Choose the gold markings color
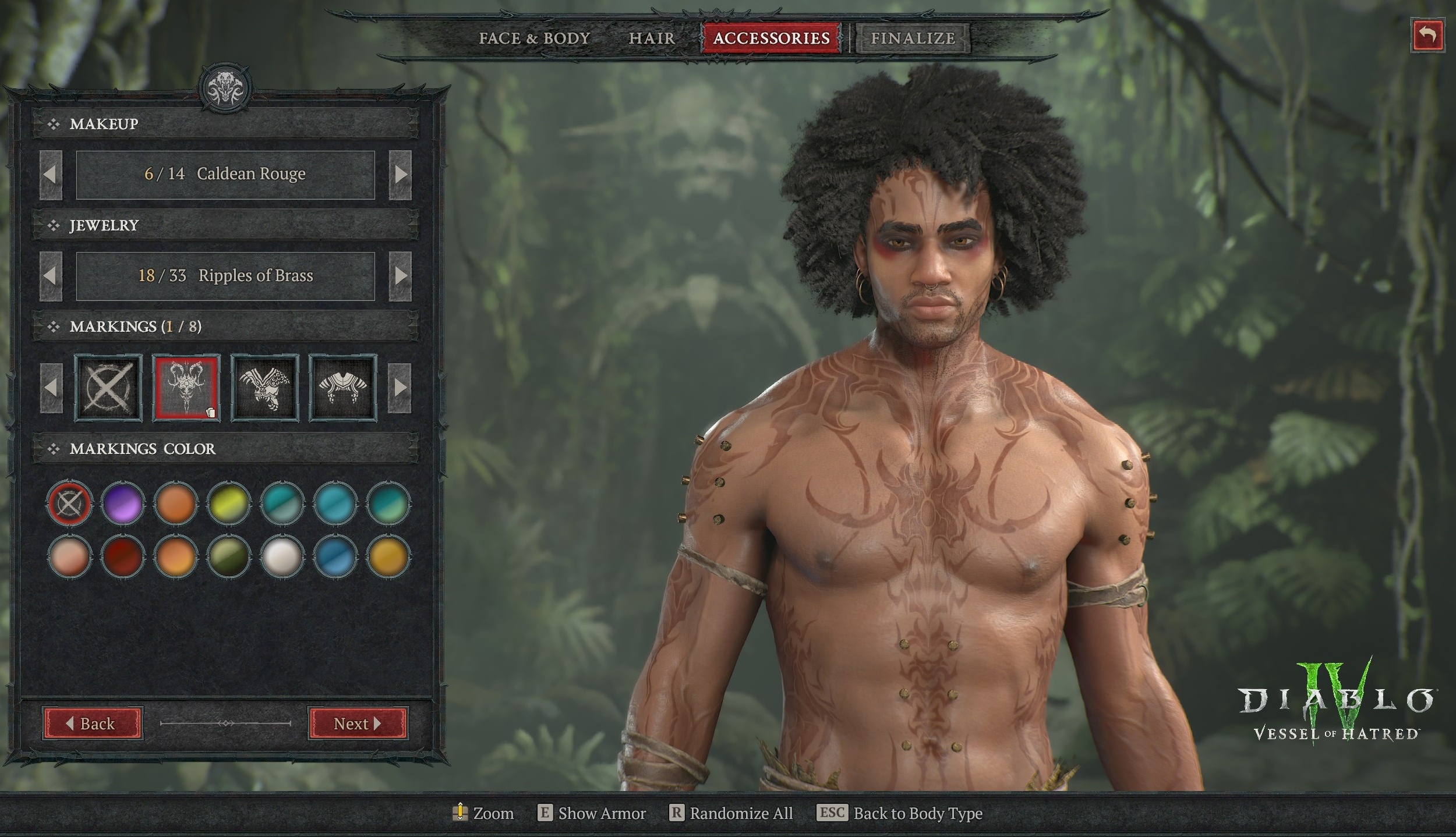1456x837 pixels. pyautogui.click(x=388, y=556)
